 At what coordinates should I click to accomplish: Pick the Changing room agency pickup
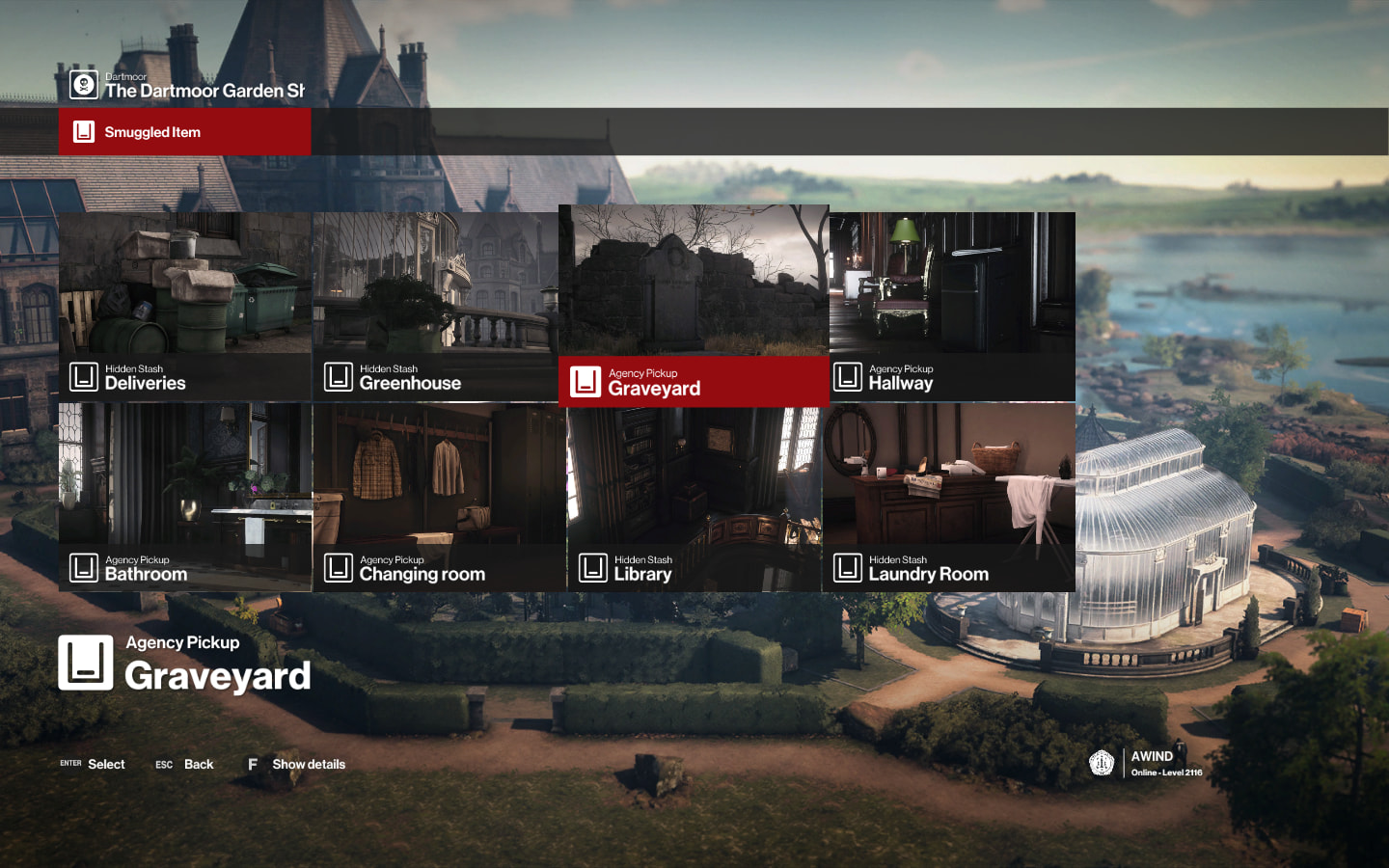pos(439,497)
